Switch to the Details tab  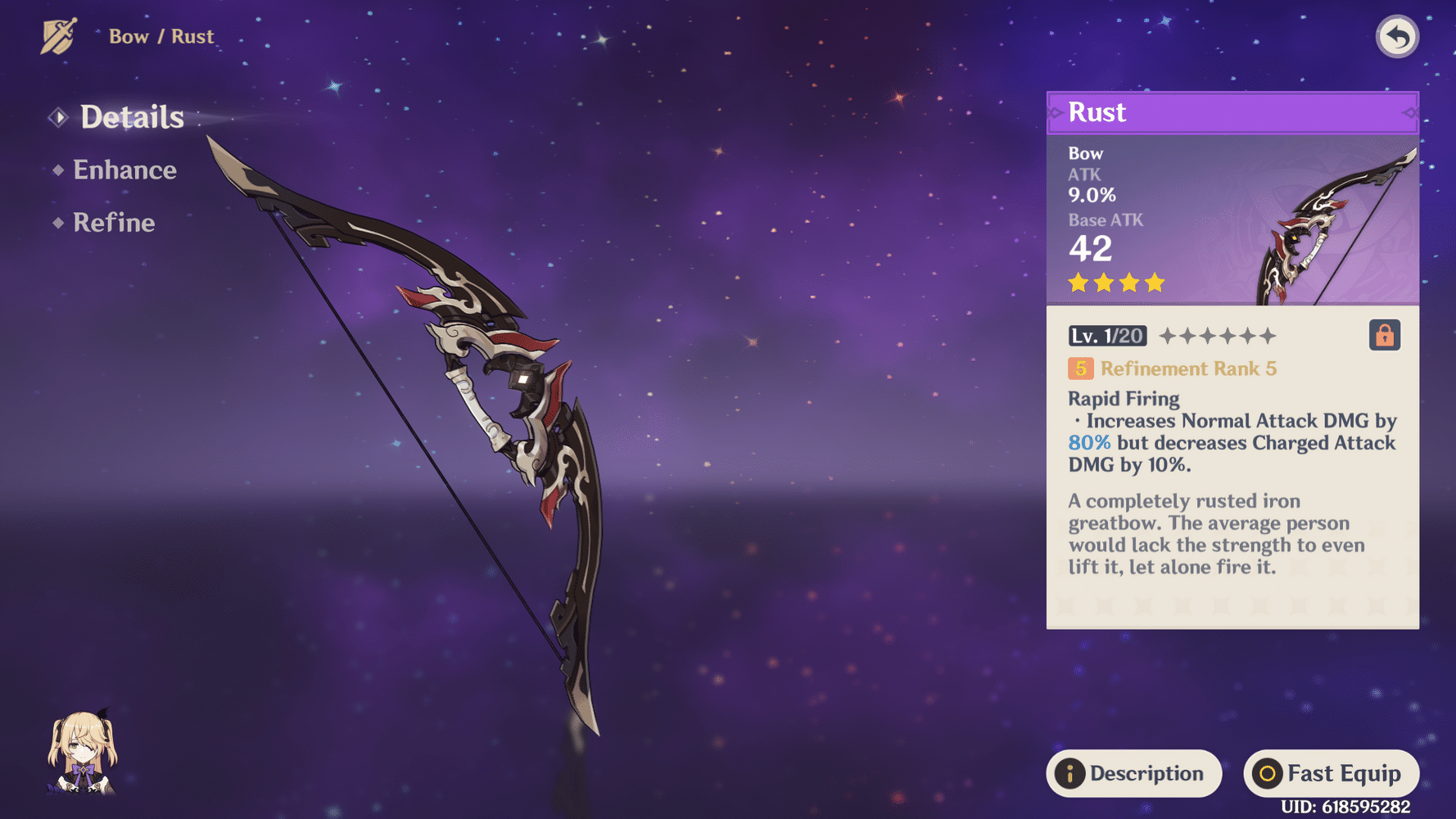(x=131, y=117)
